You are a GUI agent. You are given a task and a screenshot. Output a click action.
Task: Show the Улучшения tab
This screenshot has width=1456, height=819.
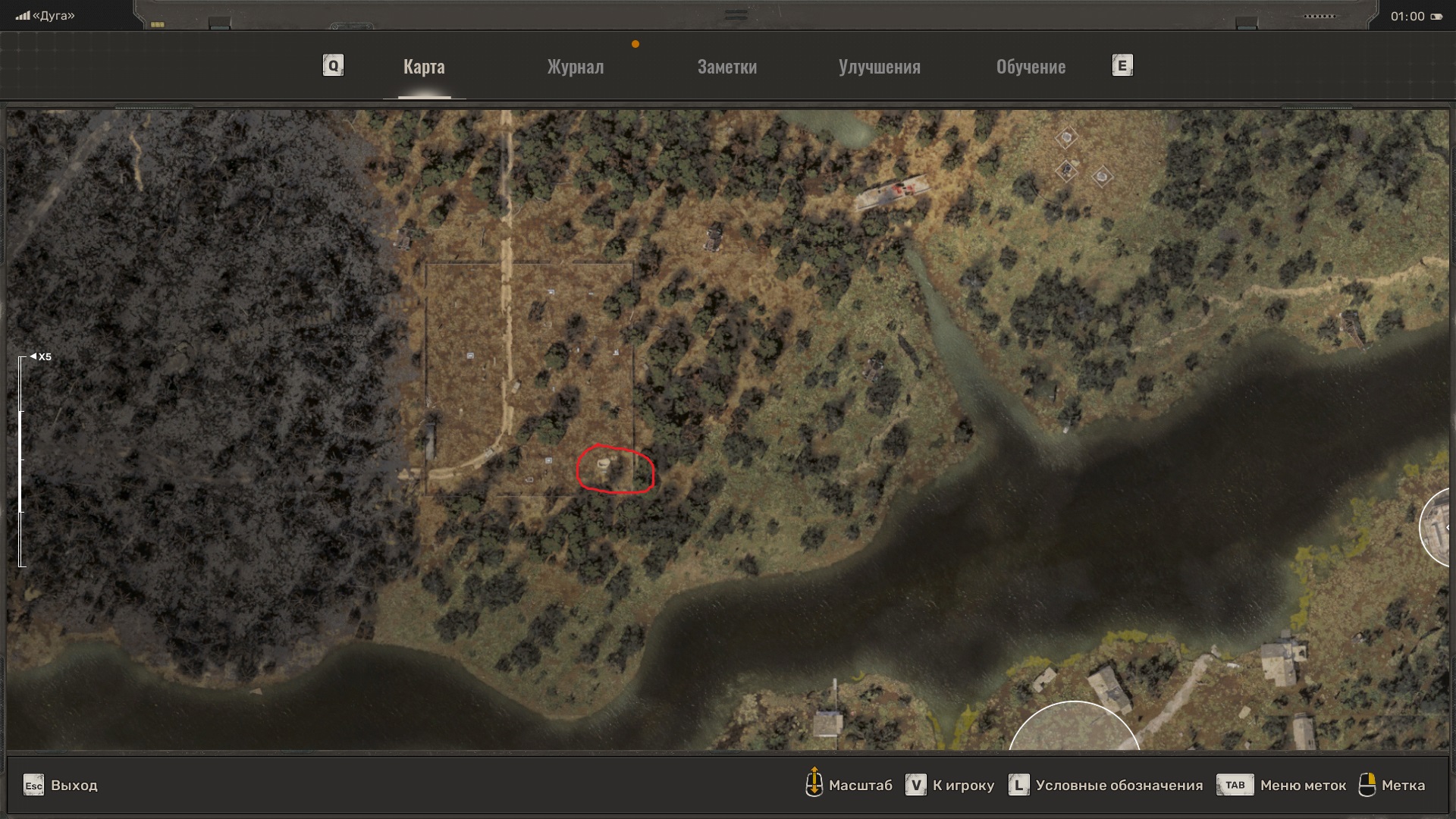pyautogui.click(x=879, y=67)
